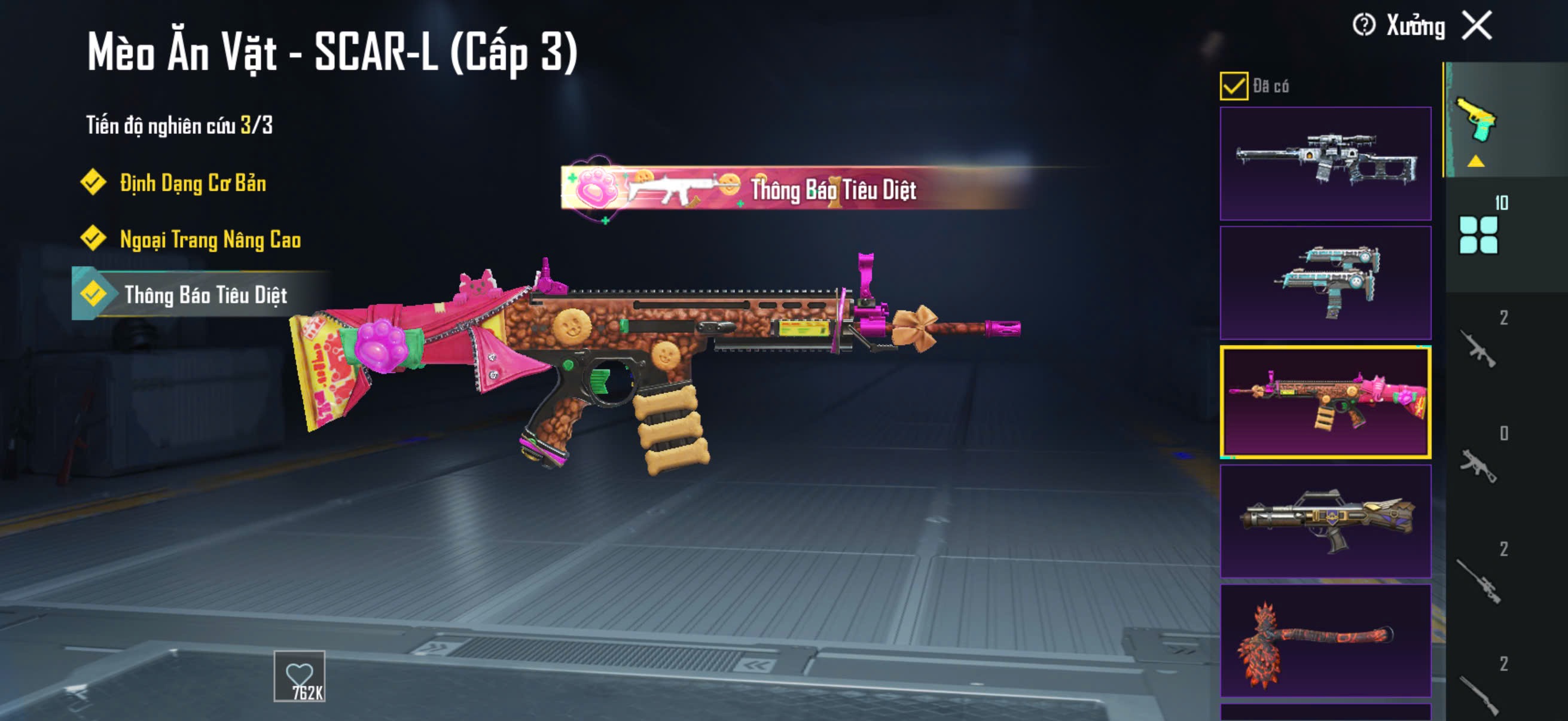Viewport: 1568px width, 721px height.
Task: Select the pink SCAR-L skin thumbnail
Action: [x=1325, y=402]
